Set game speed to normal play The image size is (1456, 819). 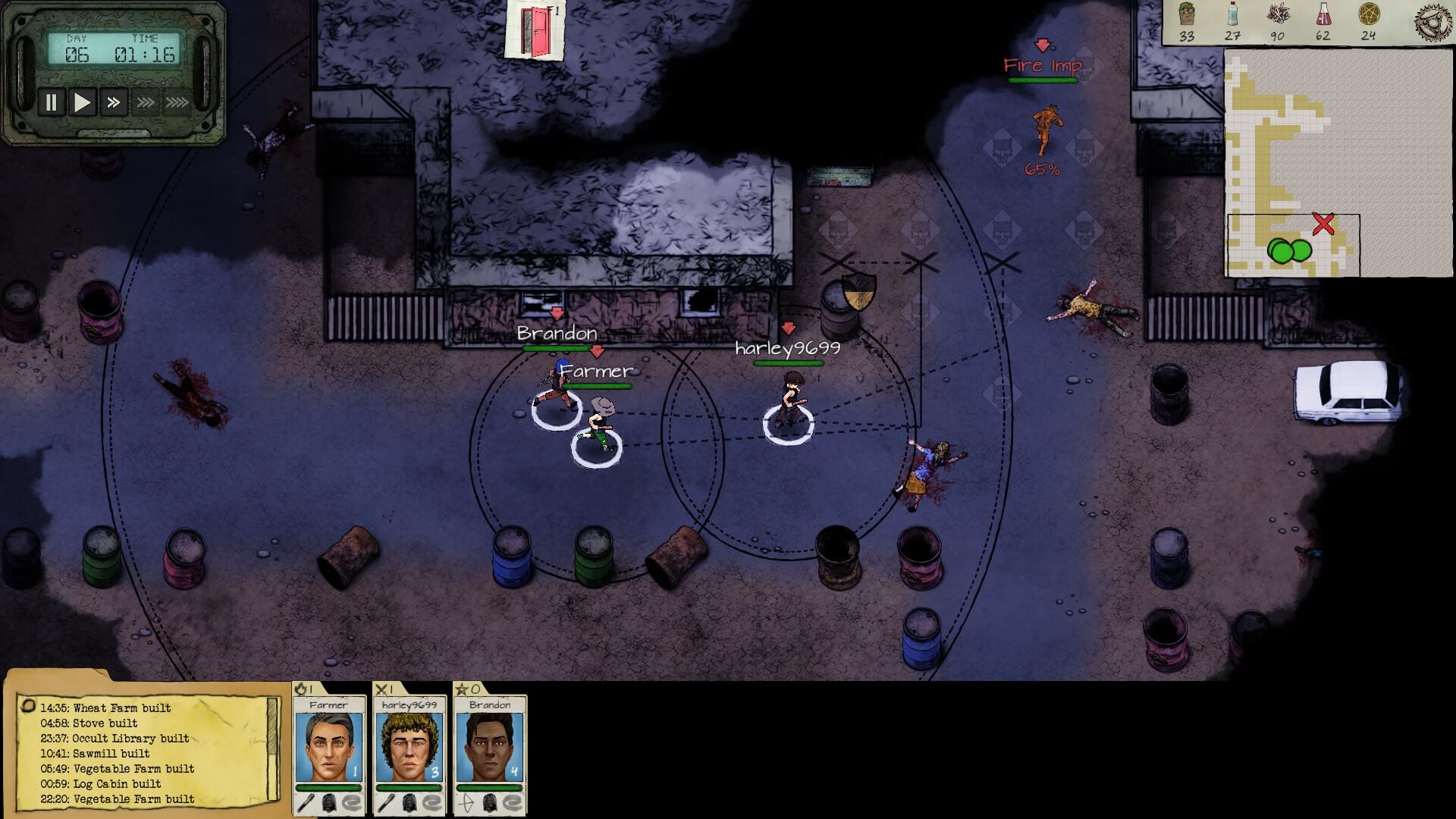click(82, 102)
